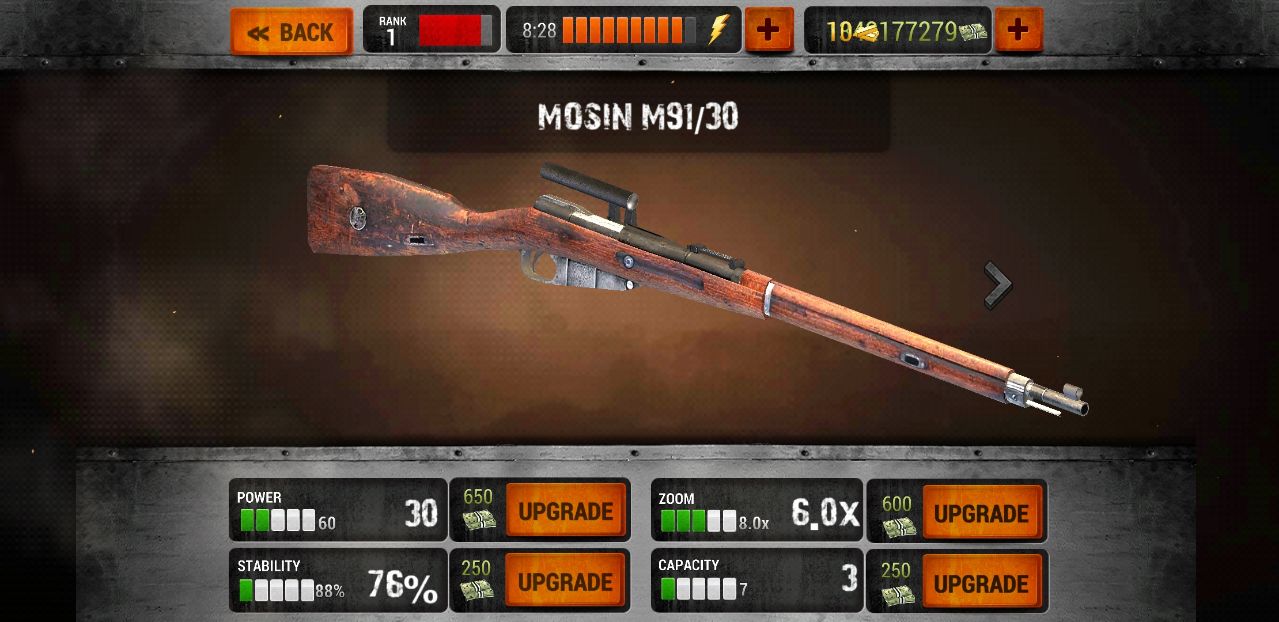Upgrade Stability for 250 cash
Viewport: 1279px width, 622px height.
565,581
